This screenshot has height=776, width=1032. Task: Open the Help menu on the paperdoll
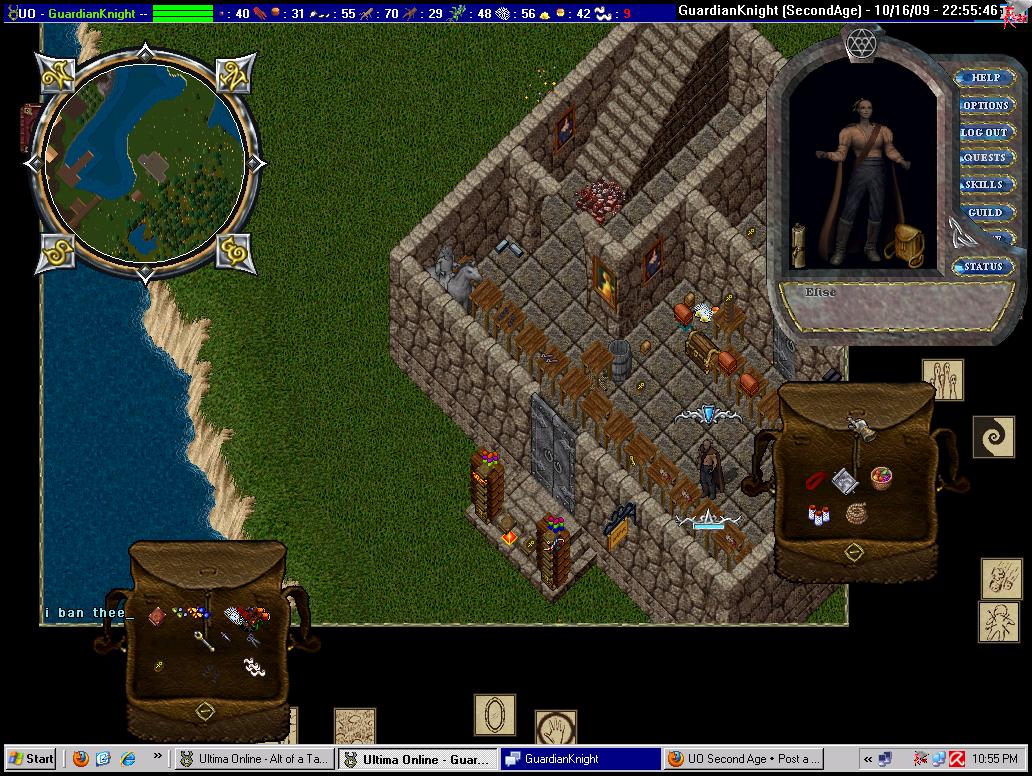tap(984, 78)
